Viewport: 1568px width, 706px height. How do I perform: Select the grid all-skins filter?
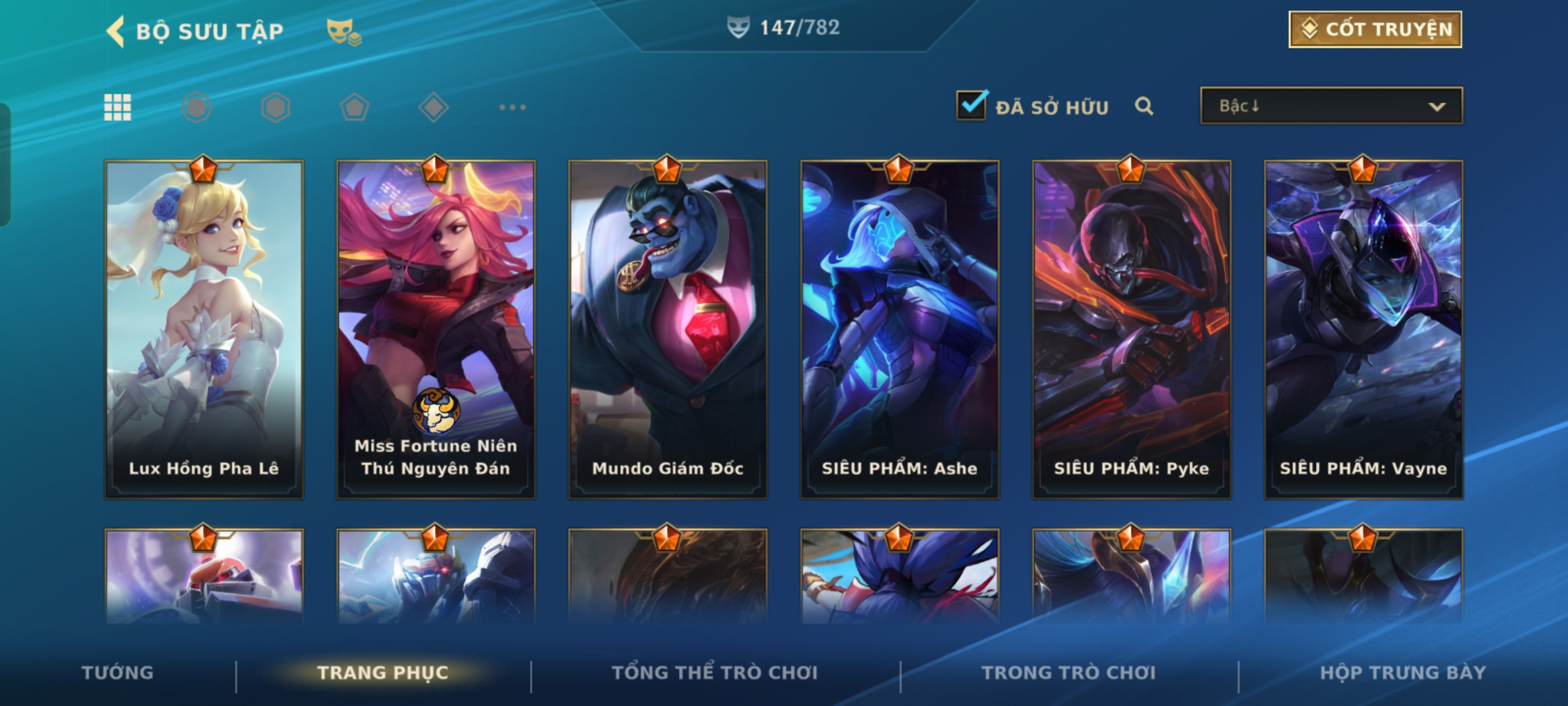tap(118, 107)
